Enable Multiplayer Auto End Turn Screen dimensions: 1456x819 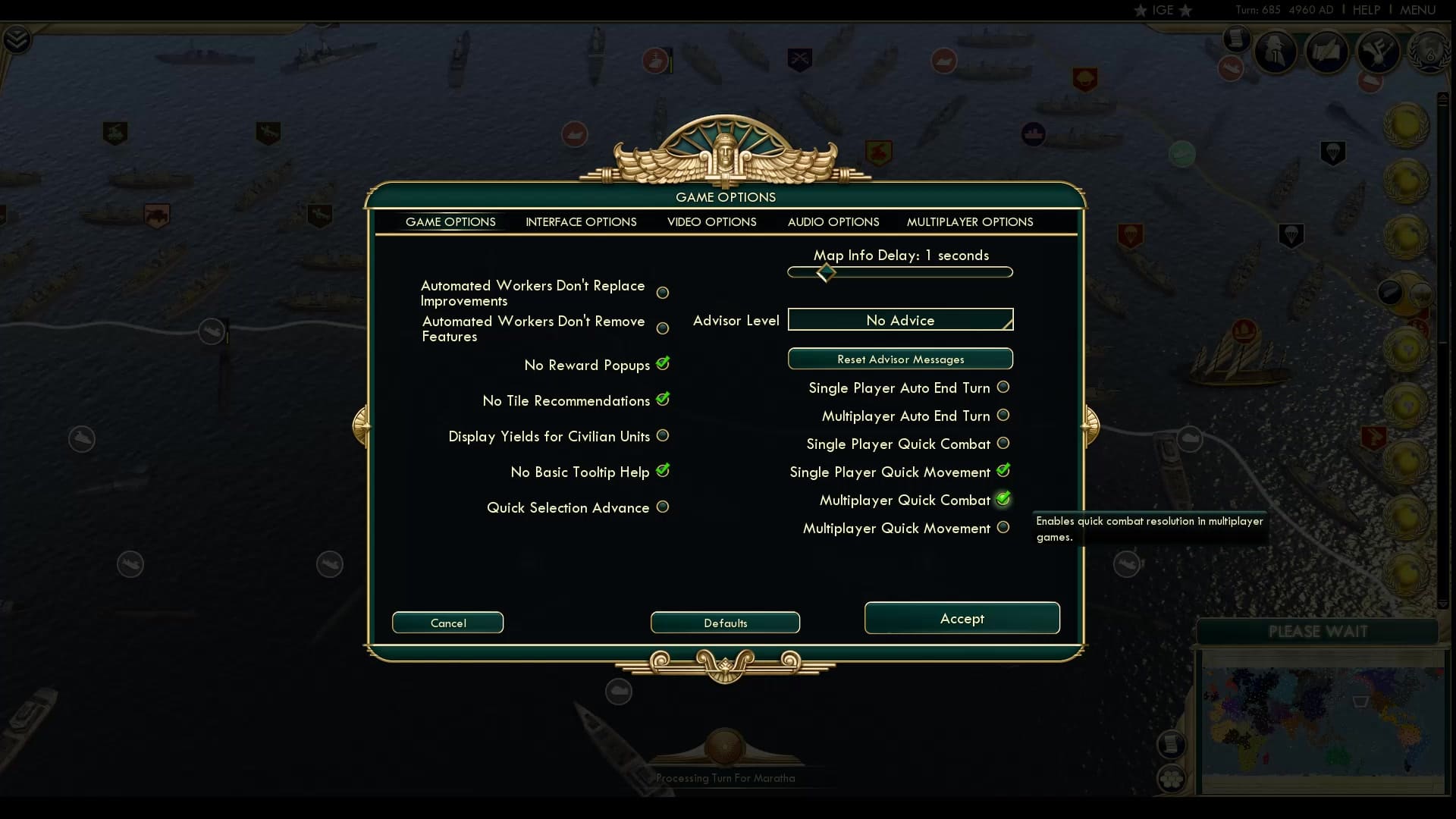[1003, 415]
